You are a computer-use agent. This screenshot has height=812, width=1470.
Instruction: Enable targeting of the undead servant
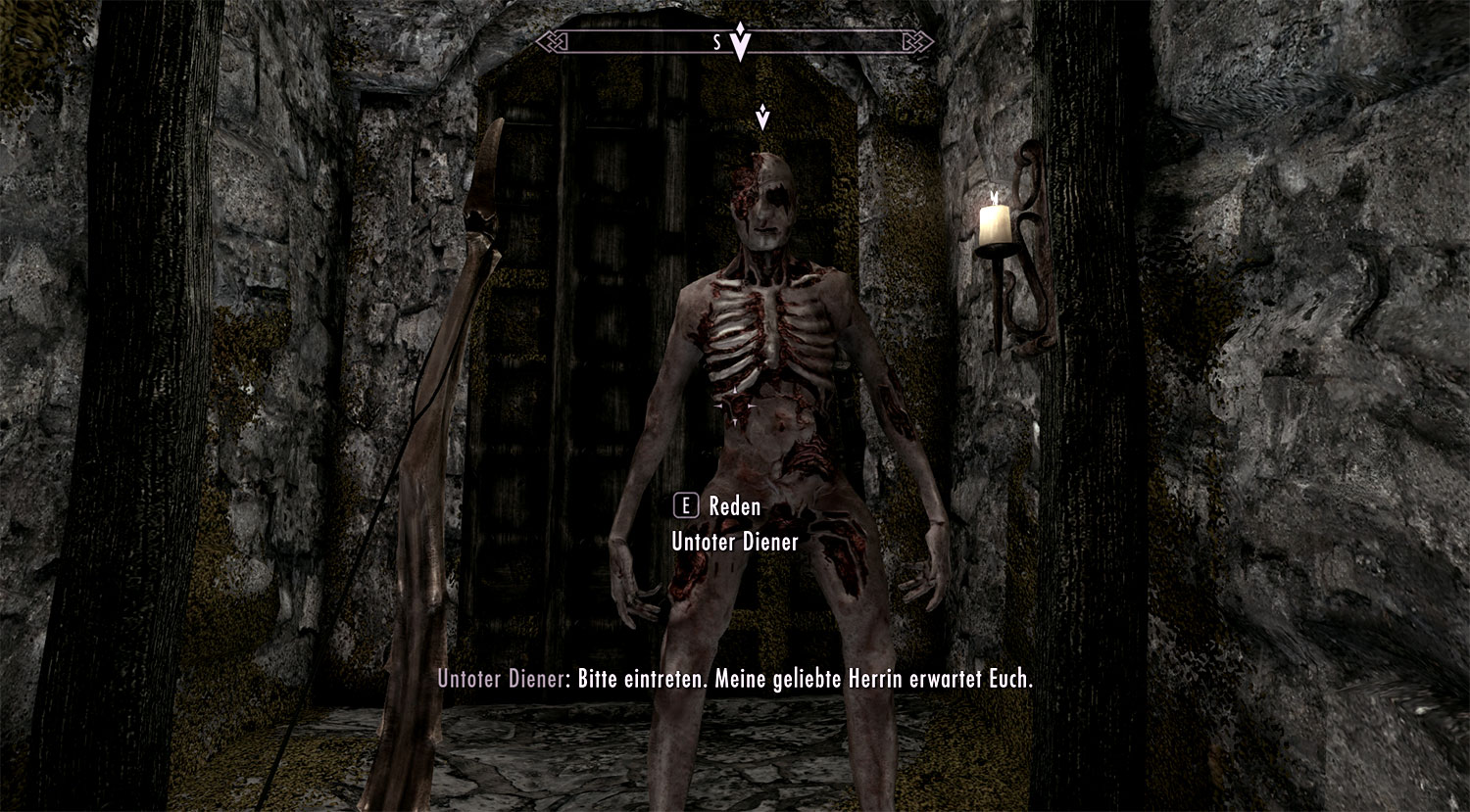774,392
